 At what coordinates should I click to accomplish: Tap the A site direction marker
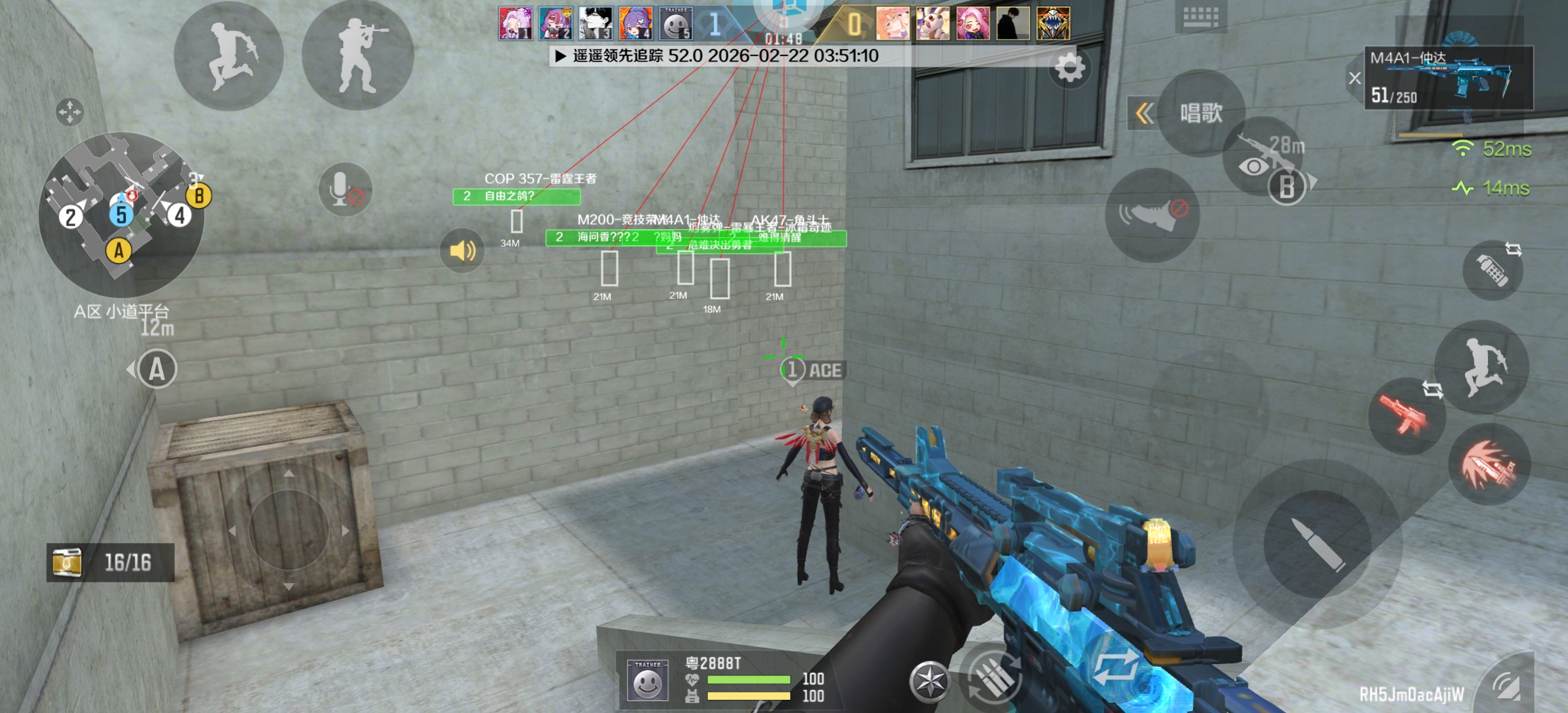click(x=156, y=369)
